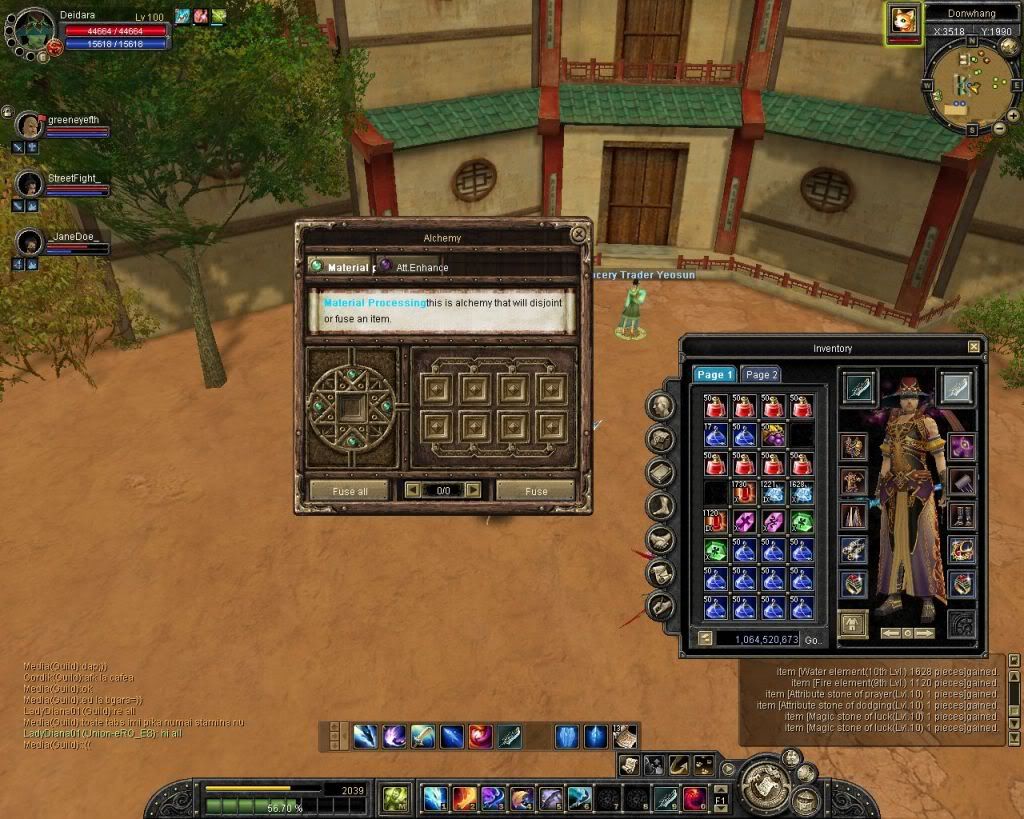Use the red swirl skill in slot 0

pos(695,798)
